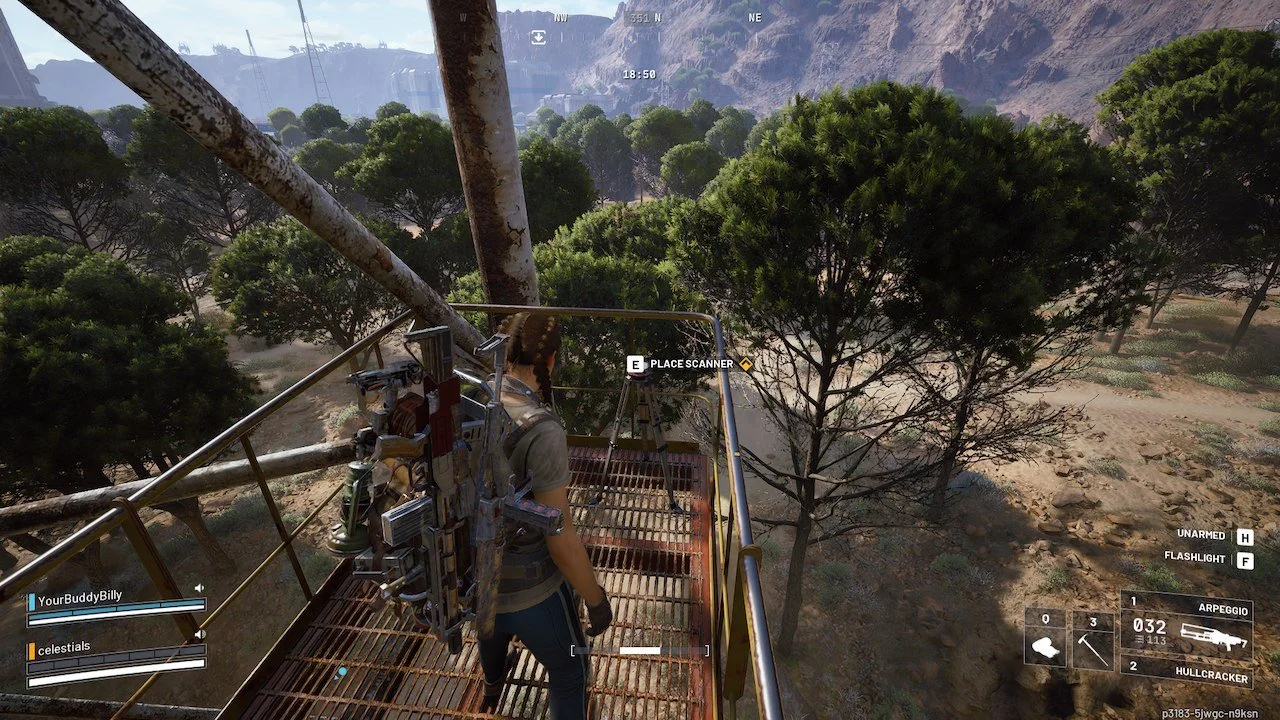Click the speaker icon beside YourBuddyBilly
Image resolution: width=1280 pixels, height=720 pixels.
pos(199,588)
